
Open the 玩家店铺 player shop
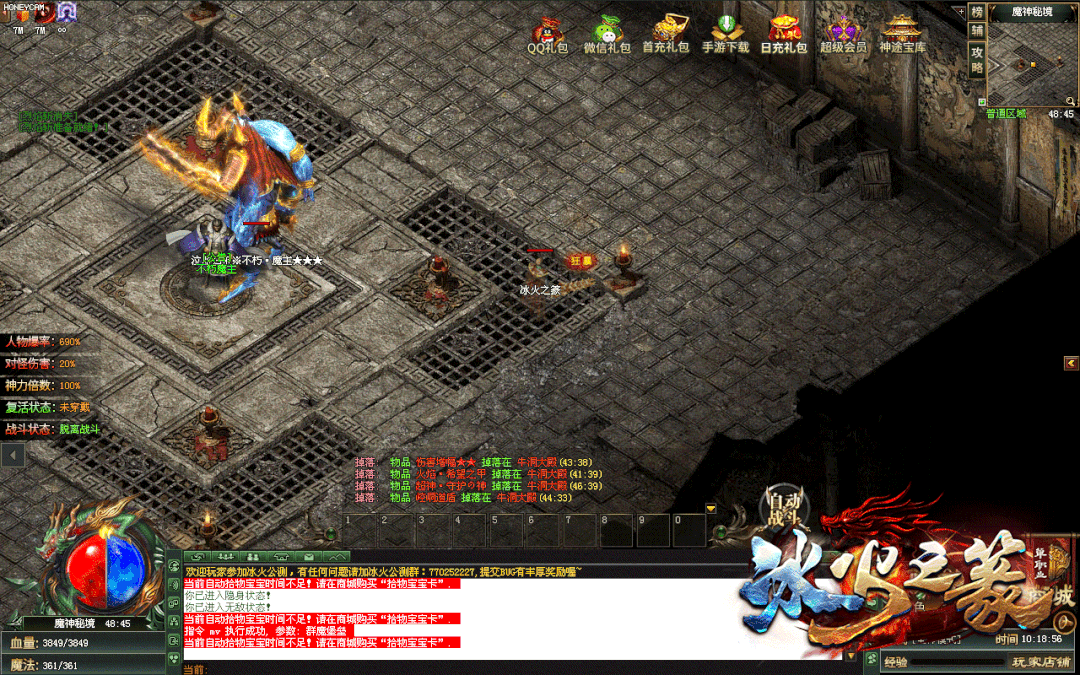tap(1040, 661)
